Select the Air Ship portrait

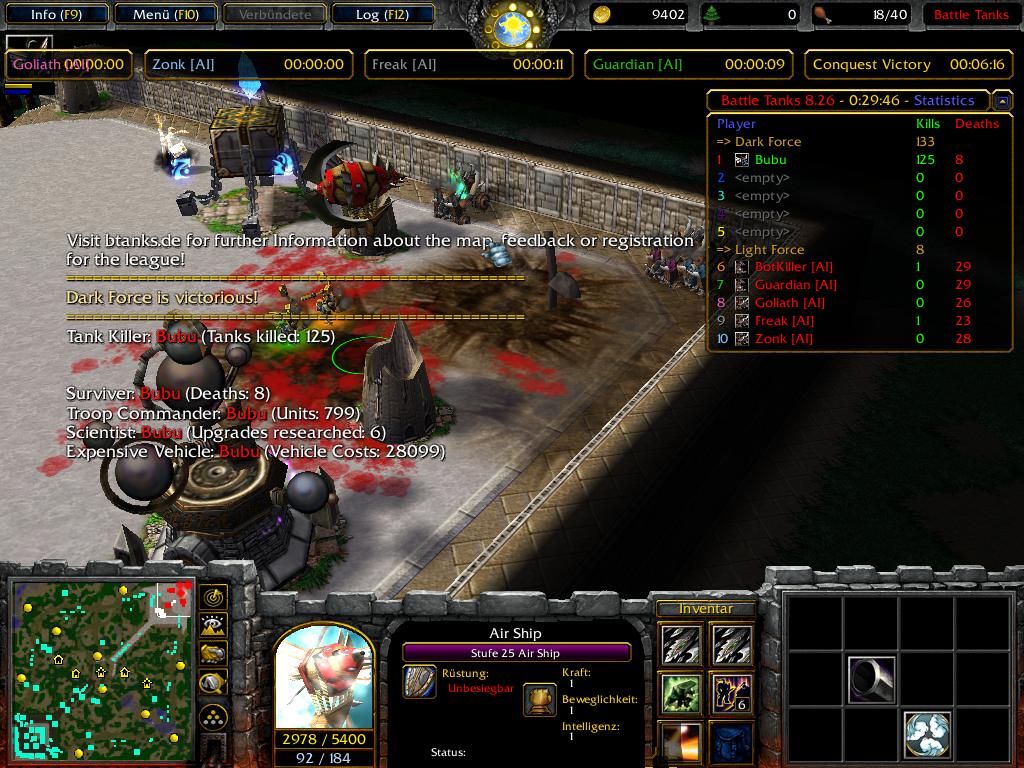(323, 679)
